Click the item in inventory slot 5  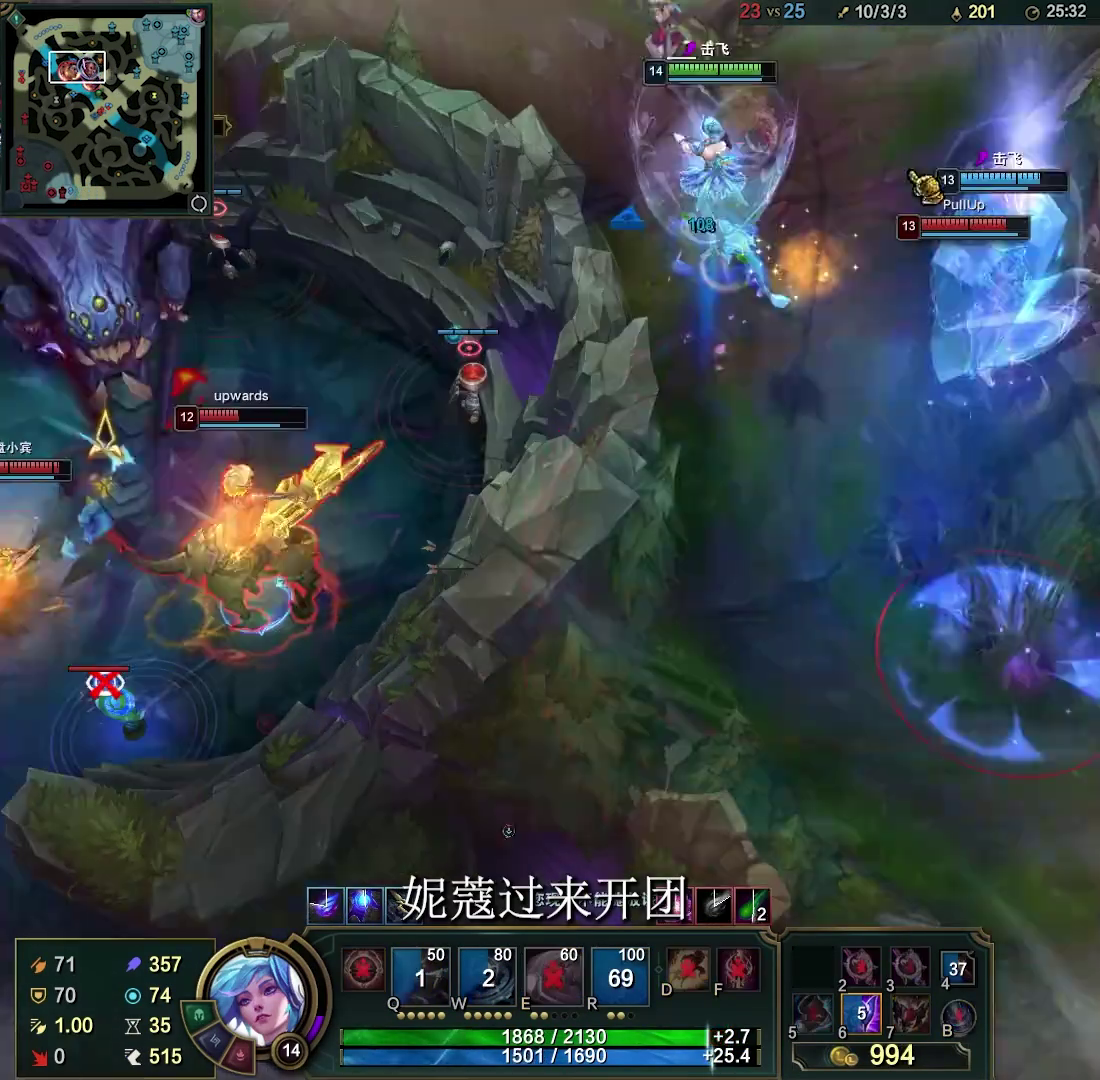812,1012
